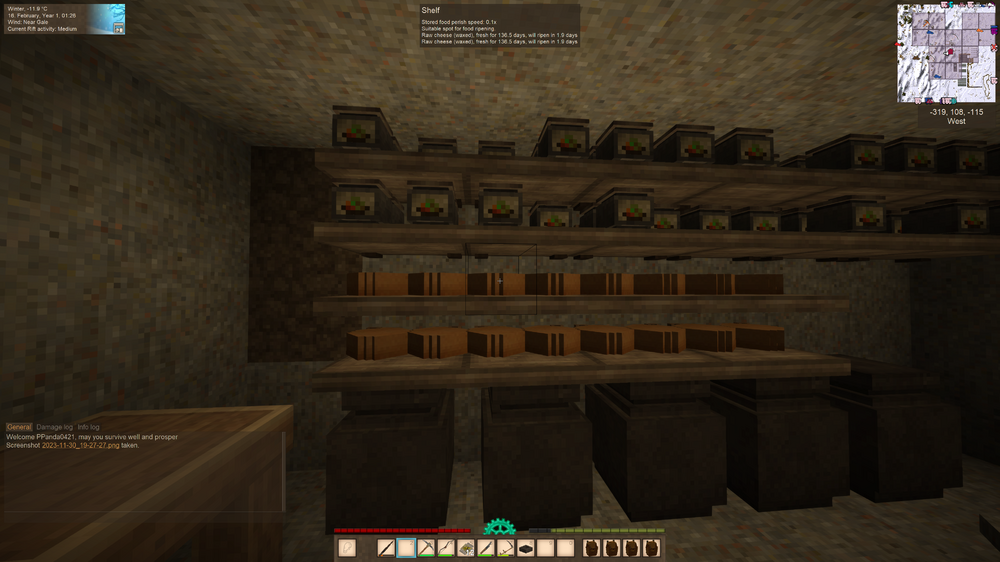Show the Info log tab
The height and width of the screenshot is (562, 1000).
(x=89, y=427)
